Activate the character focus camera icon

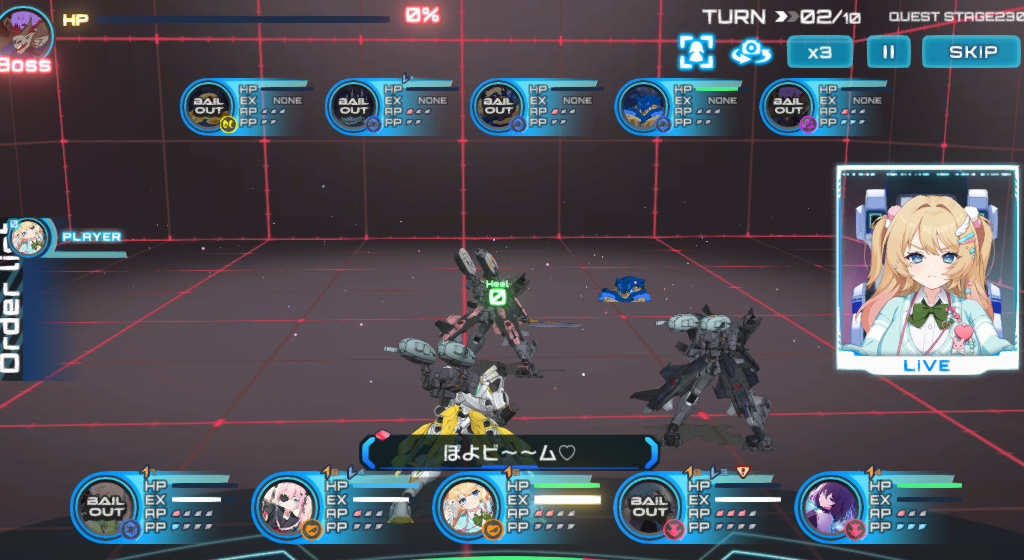[696, 51]
